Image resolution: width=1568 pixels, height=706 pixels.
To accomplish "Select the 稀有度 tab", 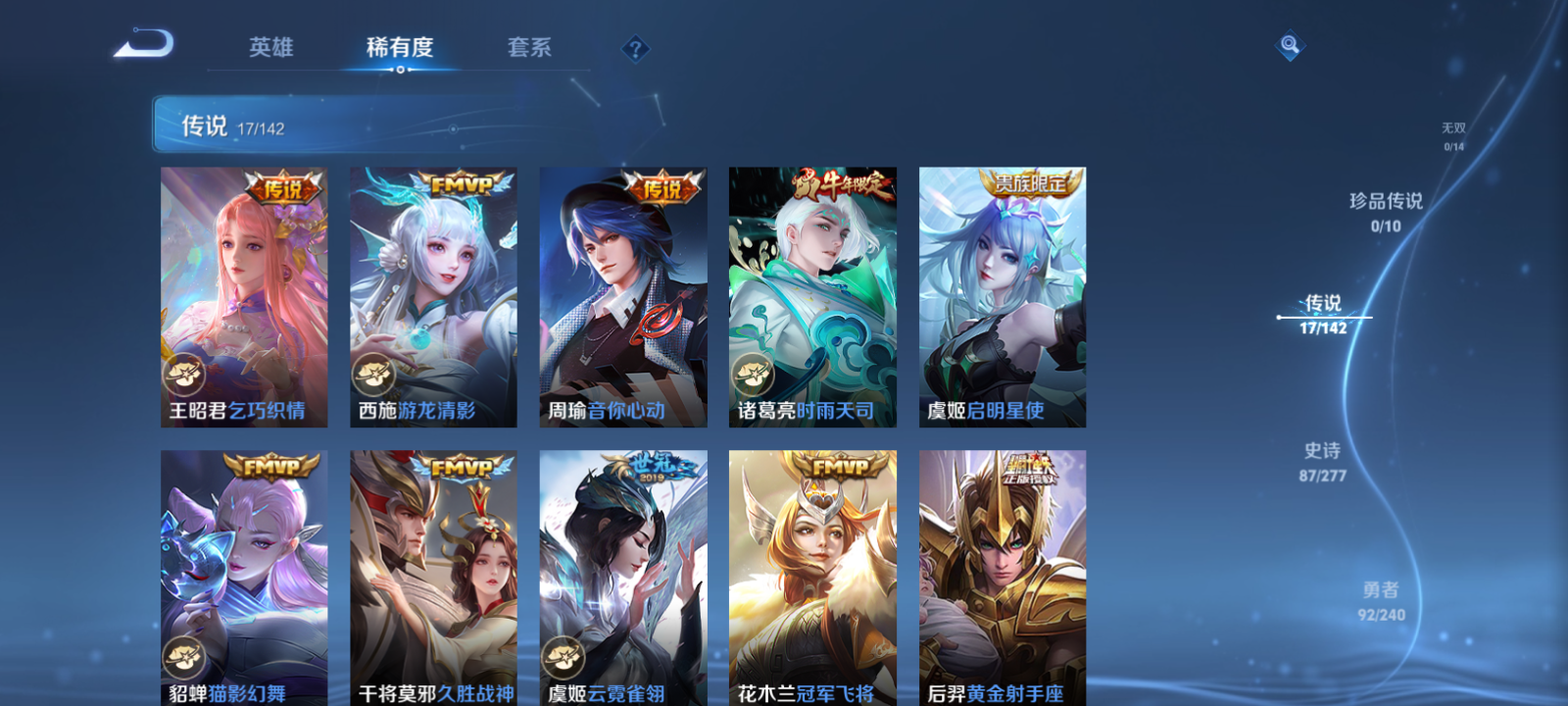I will (x=396, y=47).
